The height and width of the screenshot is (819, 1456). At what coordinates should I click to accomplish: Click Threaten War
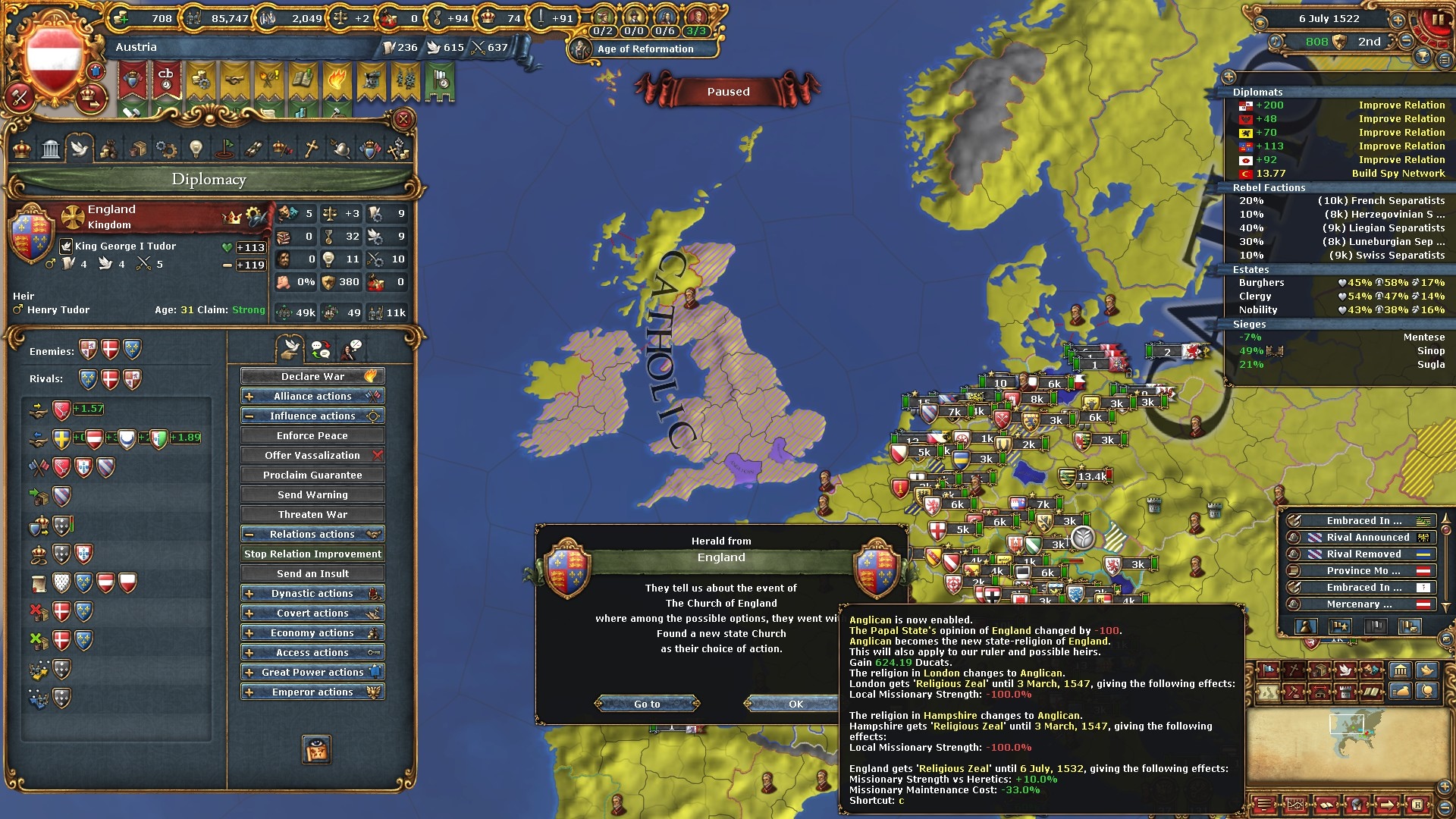tap(312, 514)
